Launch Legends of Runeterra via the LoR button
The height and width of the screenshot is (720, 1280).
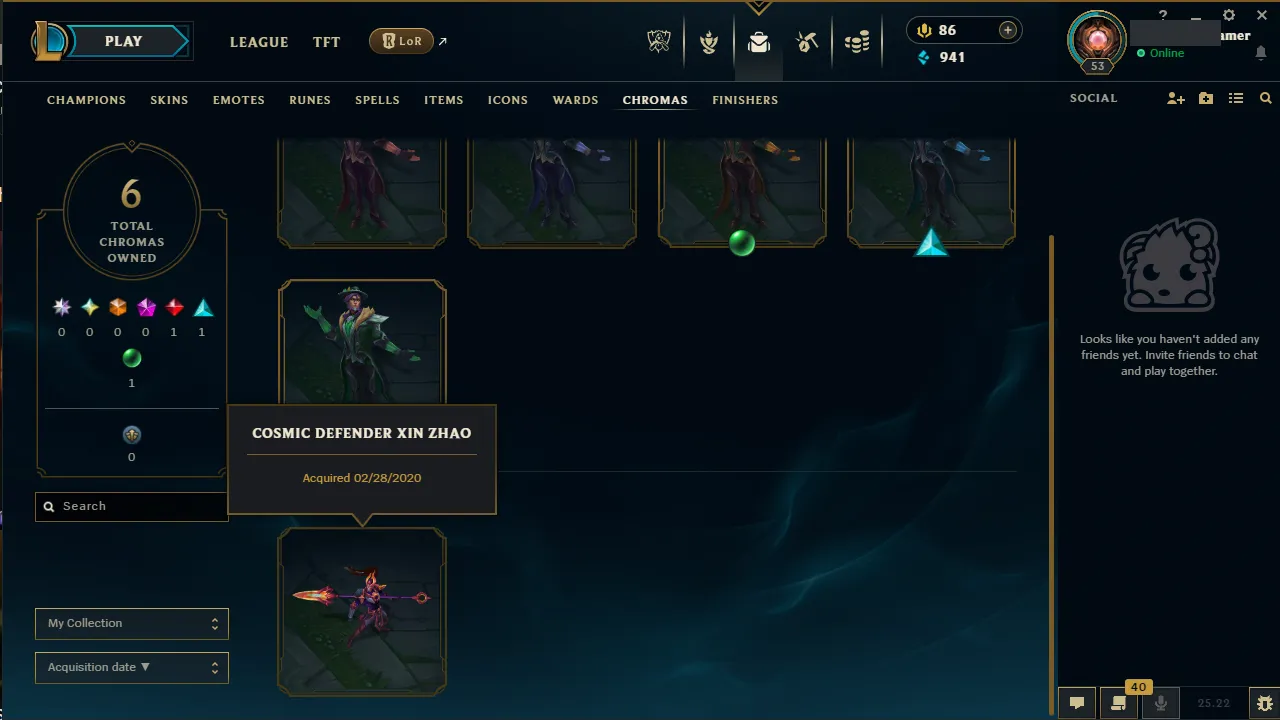pyautogui.click(x=401, y=41)
